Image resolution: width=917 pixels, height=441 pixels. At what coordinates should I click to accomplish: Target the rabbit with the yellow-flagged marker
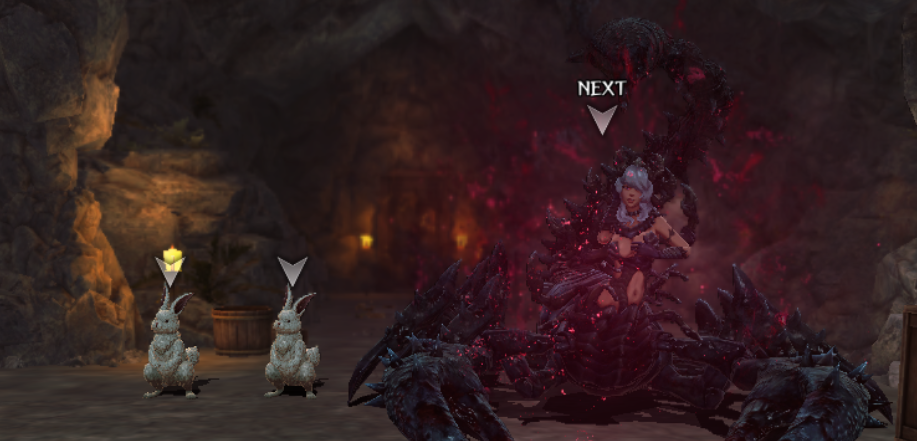pyautogui.click(x=171, y=345)
